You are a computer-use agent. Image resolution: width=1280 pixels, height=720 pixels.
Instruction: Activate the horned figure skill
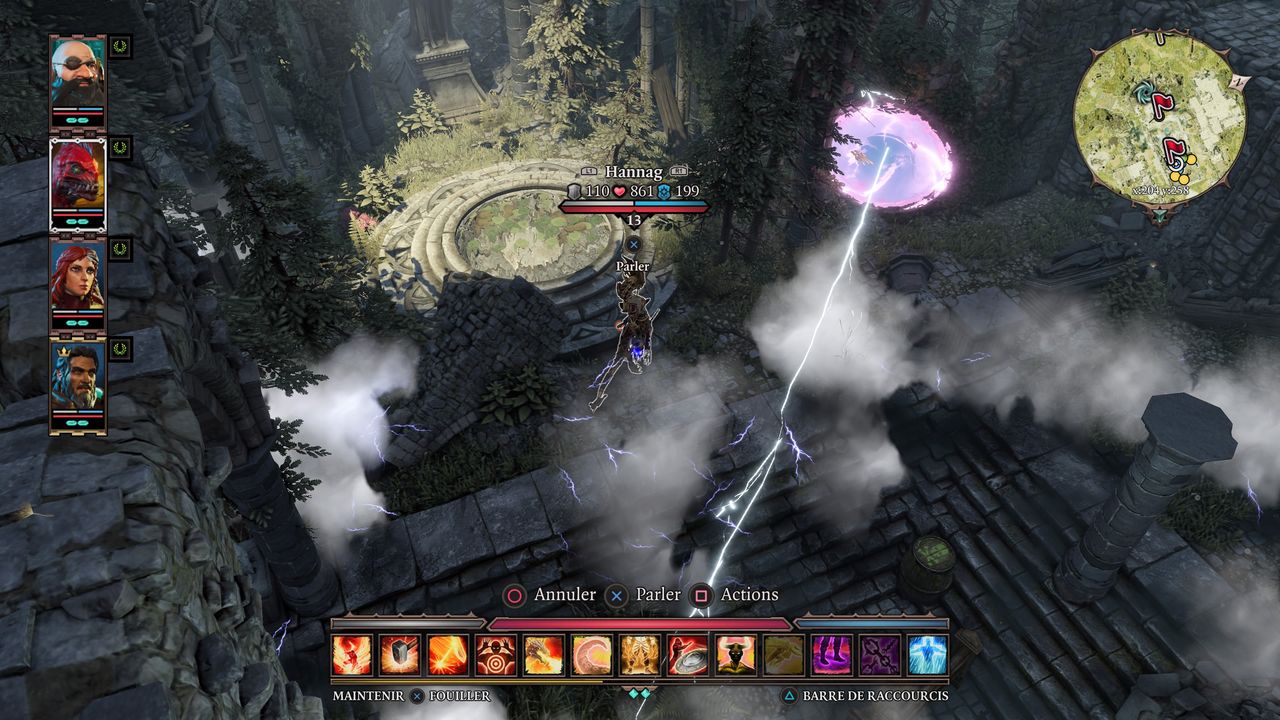pos(736,655)
